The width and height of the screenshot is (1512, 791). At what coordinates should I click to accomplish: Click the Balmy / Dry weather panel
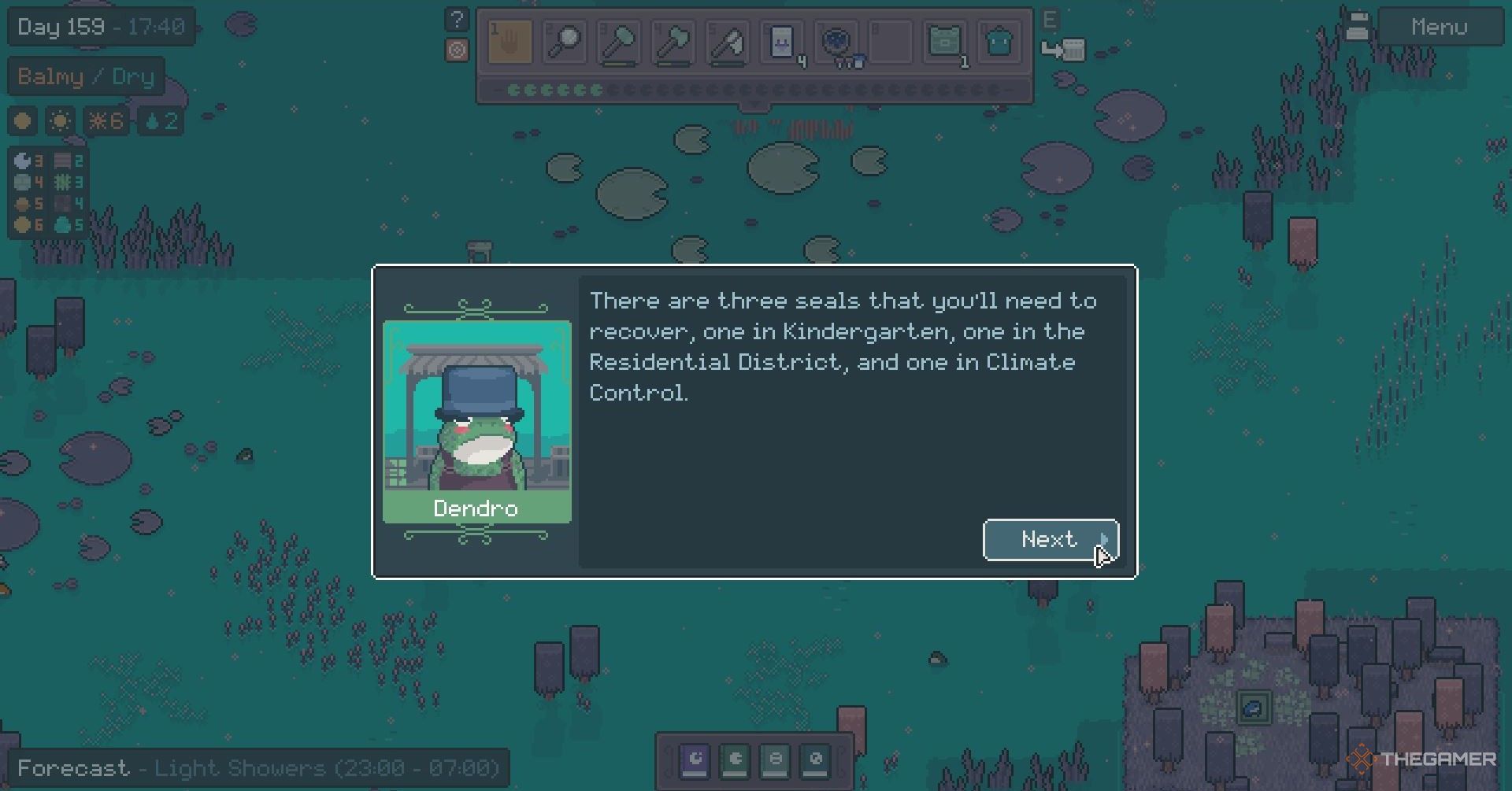(x=86, y=76)
